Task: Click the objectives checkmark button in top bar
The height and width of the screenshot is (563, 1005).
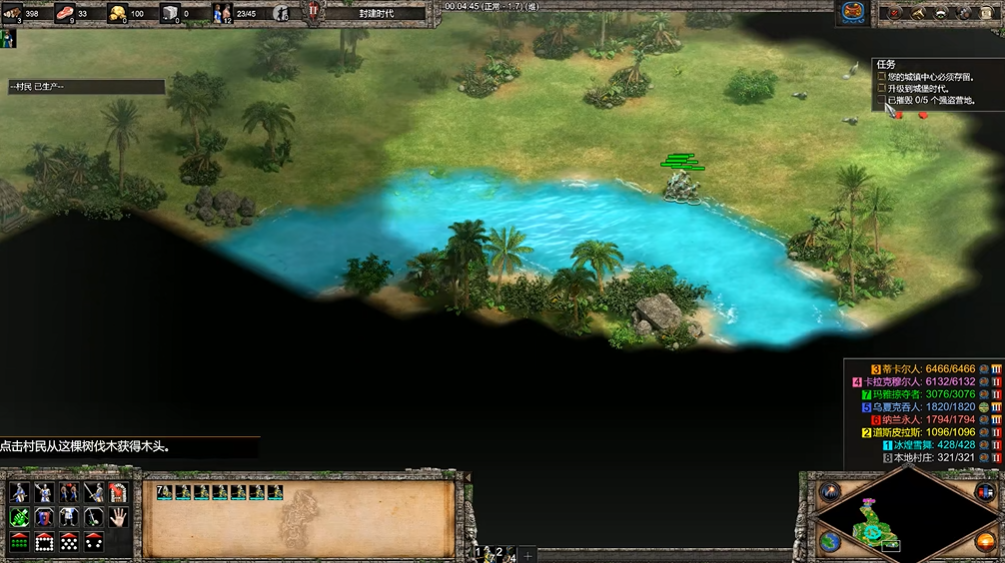Action: point(895,13)
